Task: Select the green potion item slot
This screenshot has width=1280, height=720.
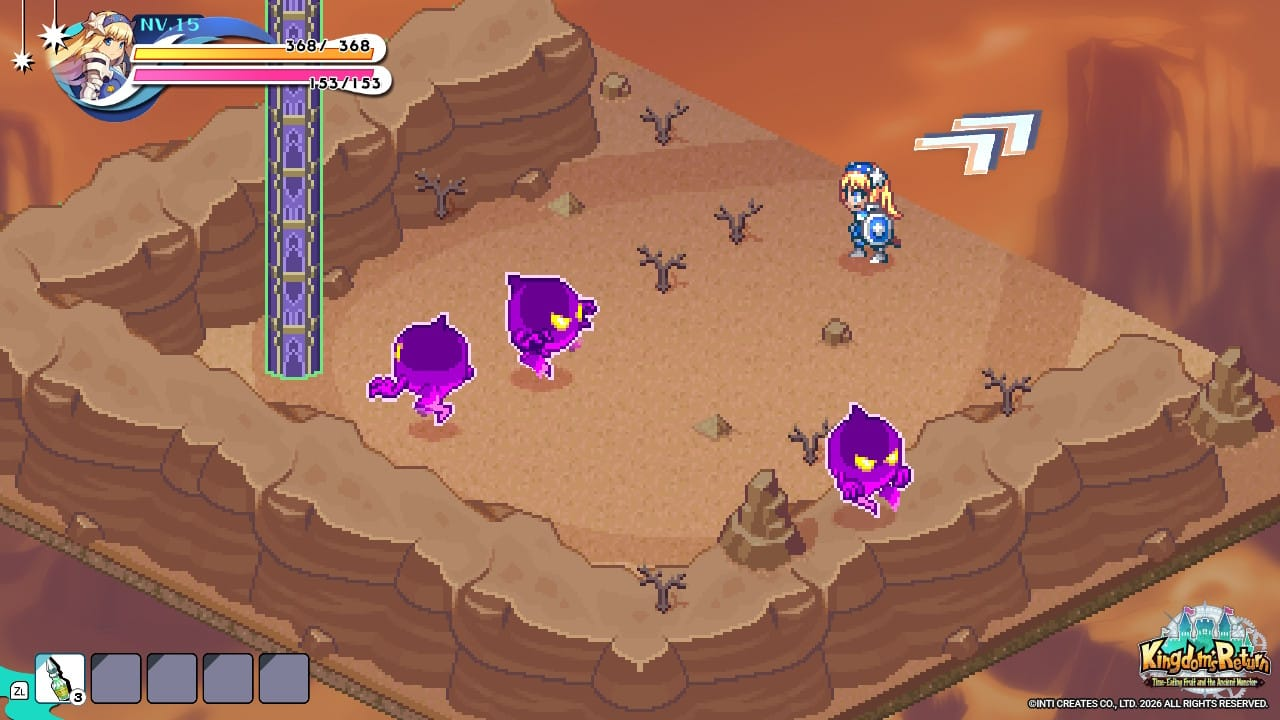Action: coord(59,678)
